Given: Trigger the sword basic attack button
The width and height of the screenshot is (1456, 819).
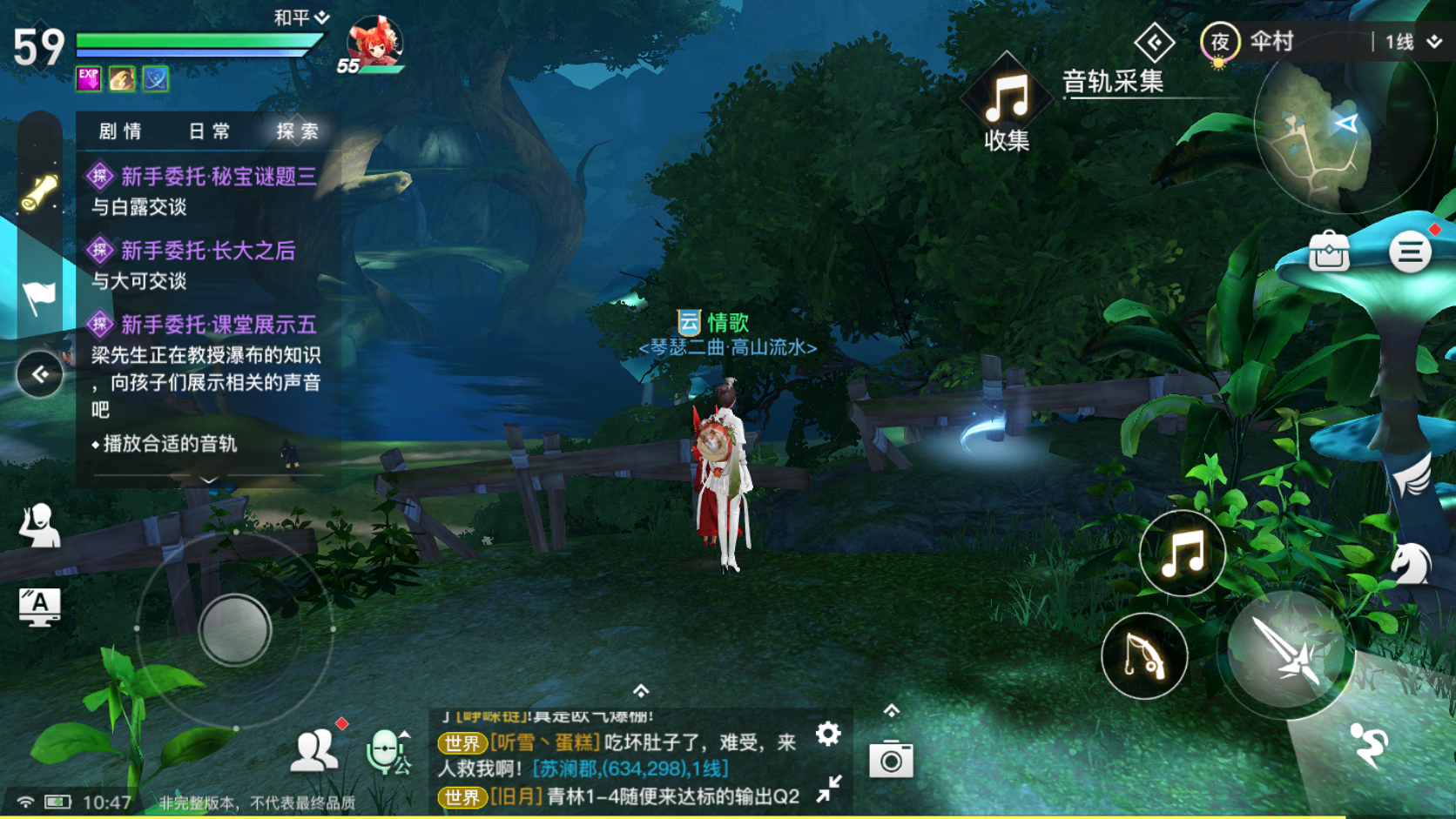Looking at the screenshot, I should [1286, 651].
